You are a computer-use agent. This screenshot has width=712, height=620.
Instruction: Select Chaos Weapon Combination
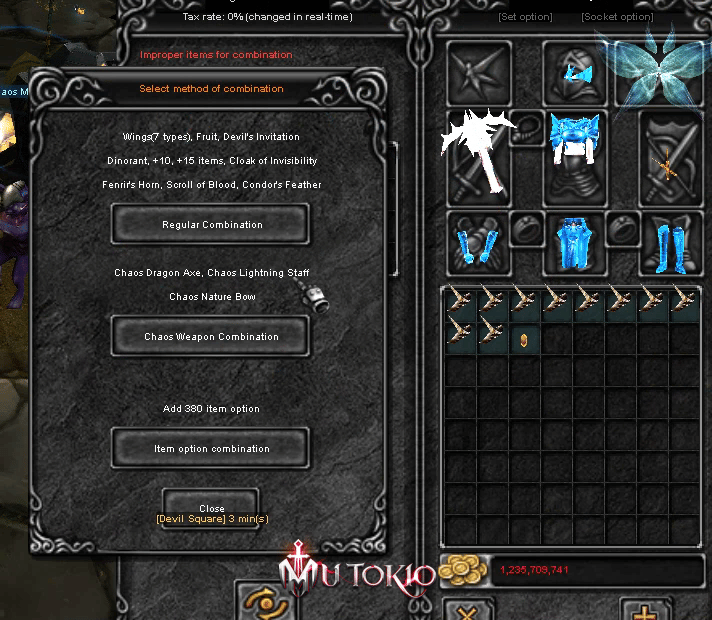210,337
